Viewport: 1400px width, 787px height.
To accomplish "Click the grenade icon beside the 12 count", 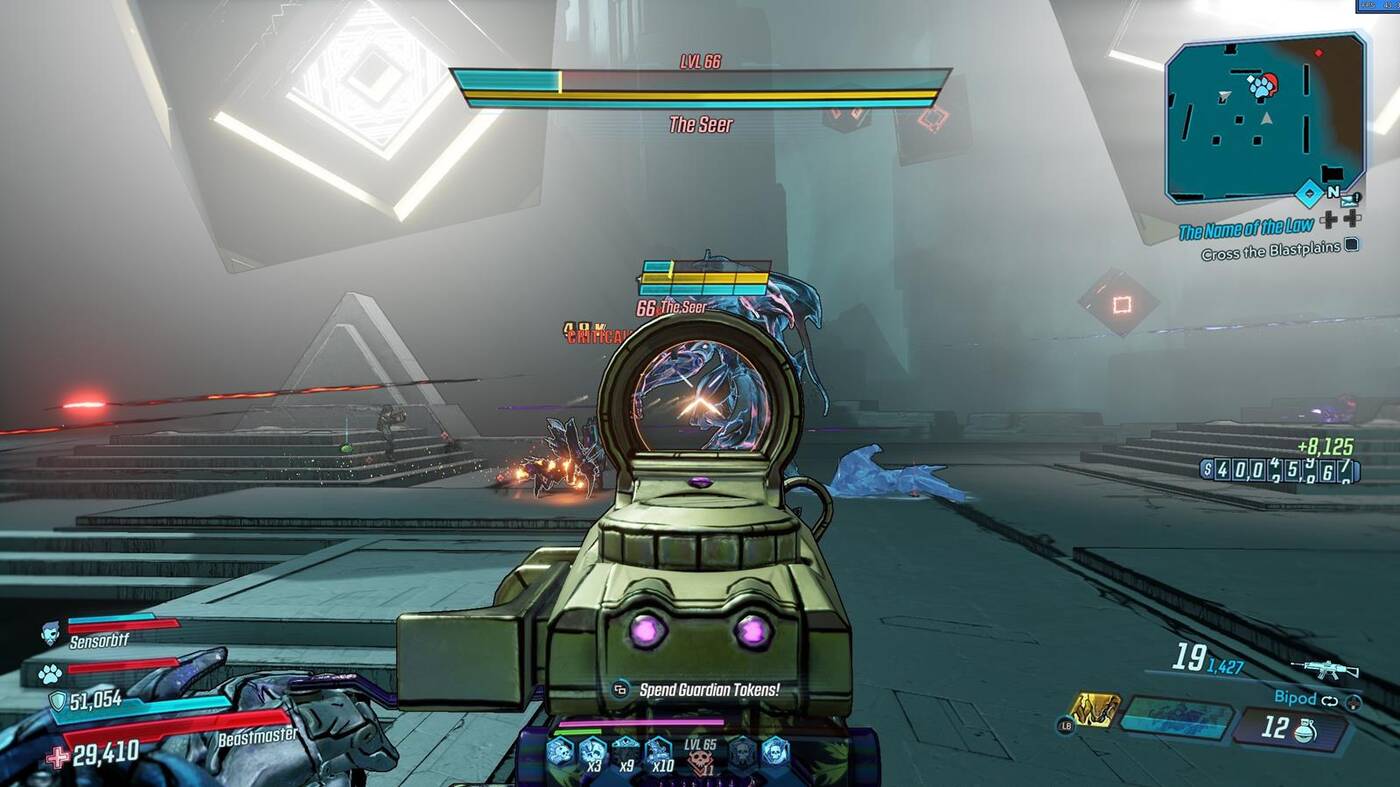I will [x=1305, y=730].
